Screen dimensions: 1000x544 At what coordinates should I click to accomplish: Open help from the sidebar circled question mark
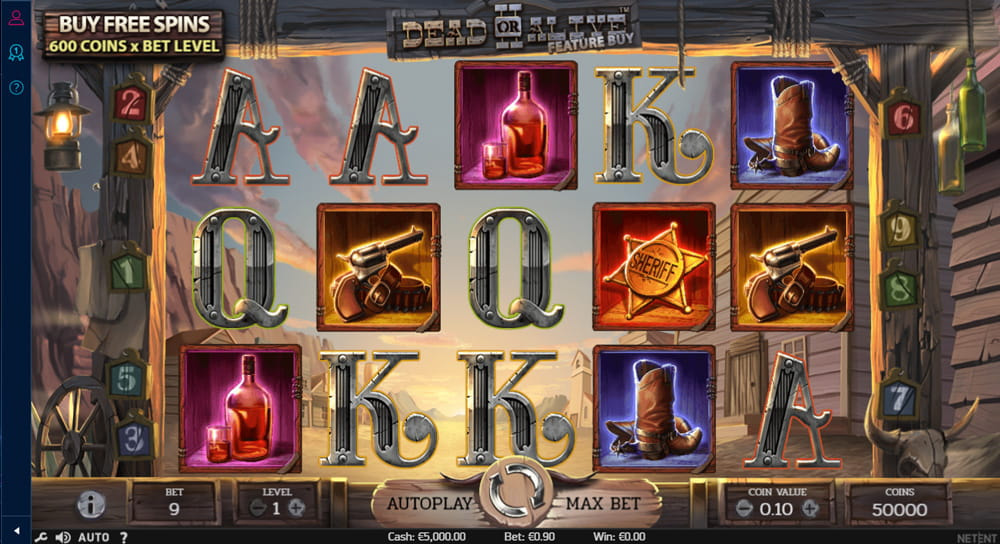[16, 87]
